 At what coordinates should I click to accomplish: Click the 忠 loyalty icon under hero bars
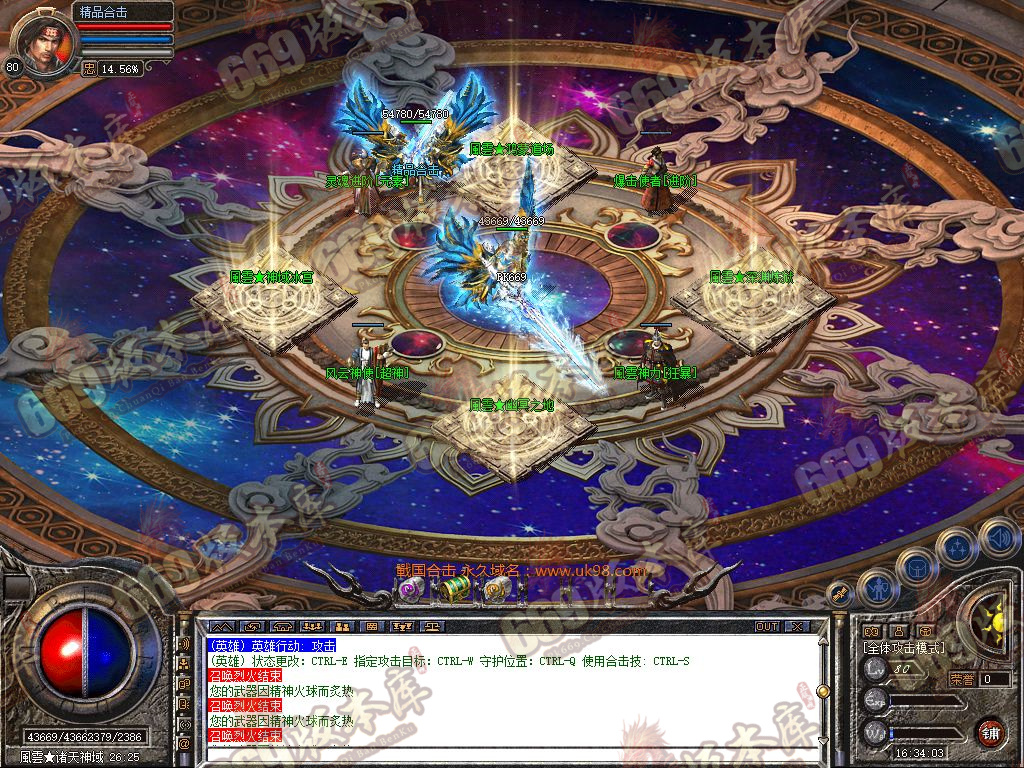[x=88, y=68]
